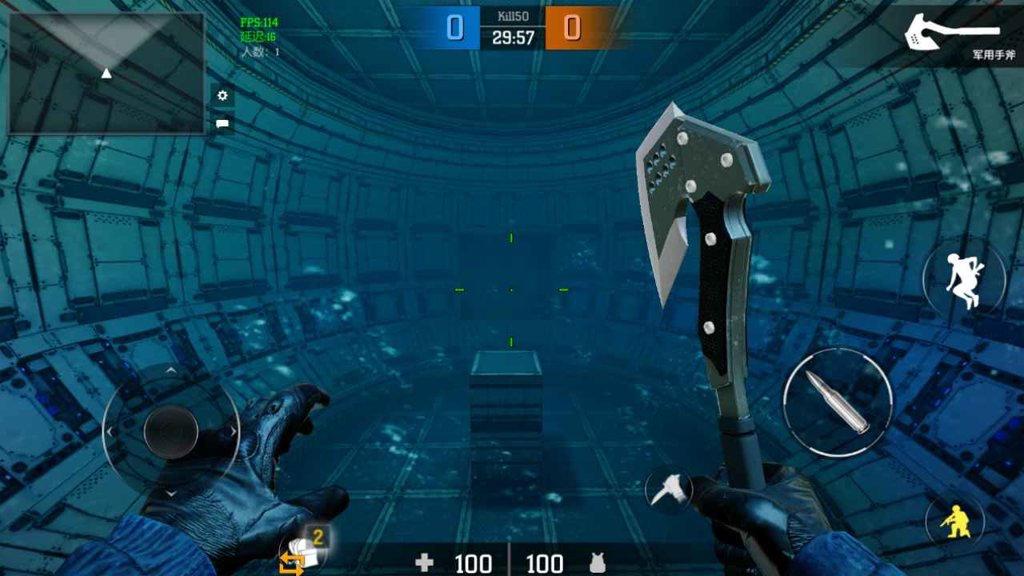This screenshot has height=576, width=1024.
Task: Tap the virtual movement joystick
Action: pos(171,431)
